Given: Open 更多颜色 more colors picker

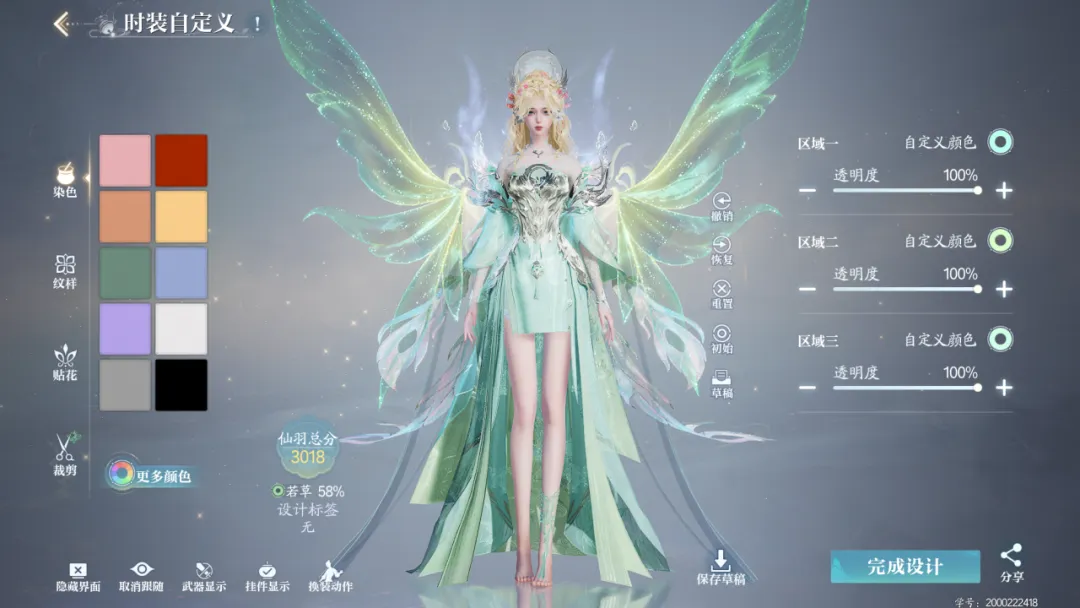Looking at the screenshot, I should [x=150, y=475].
